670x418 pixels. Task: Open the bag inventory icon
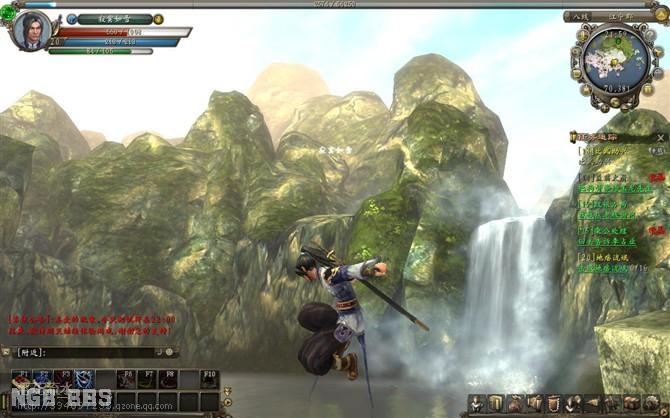[516, 403]
